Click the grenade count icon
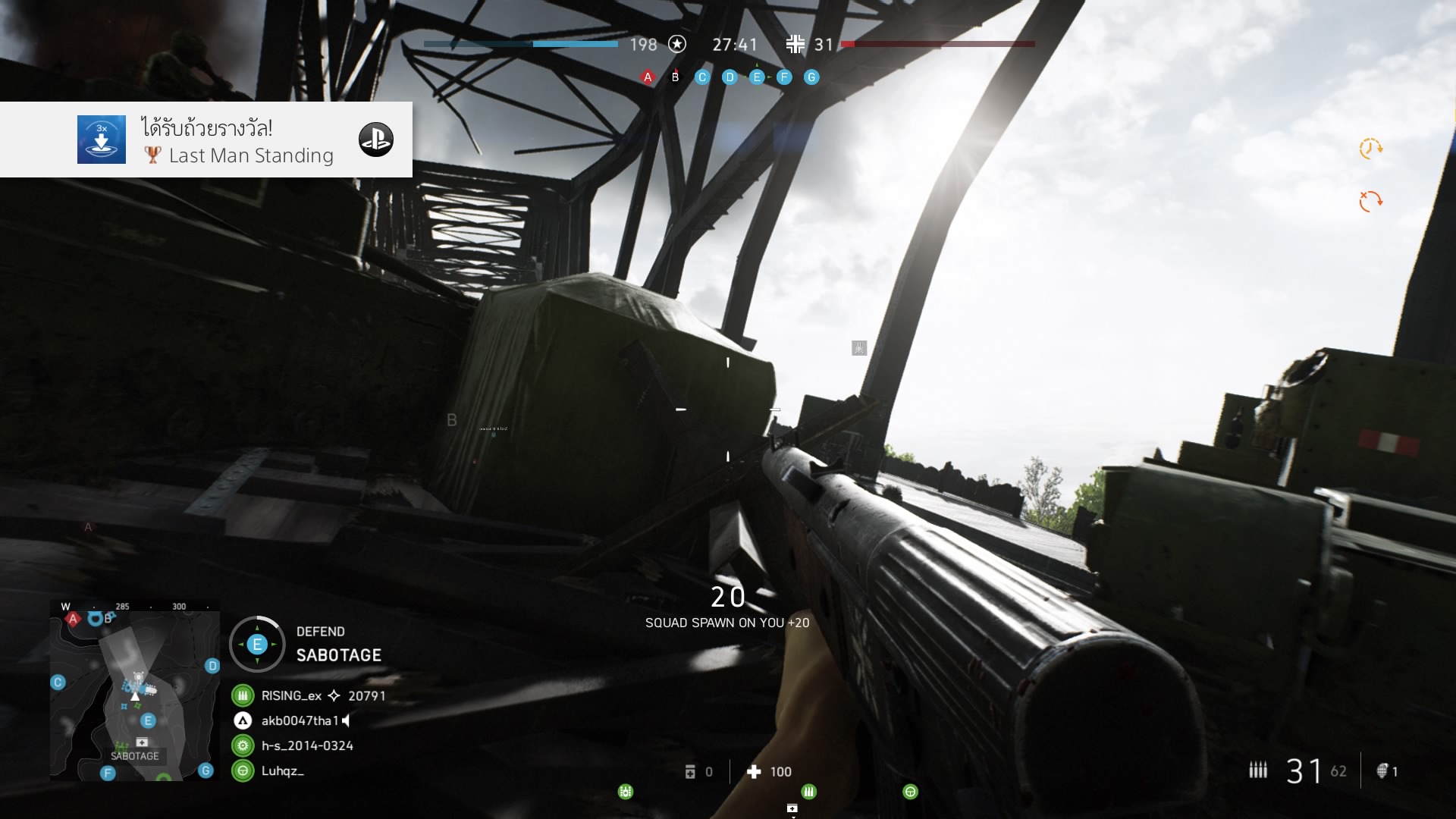 pyautogui.click(x=1382, y=771)
